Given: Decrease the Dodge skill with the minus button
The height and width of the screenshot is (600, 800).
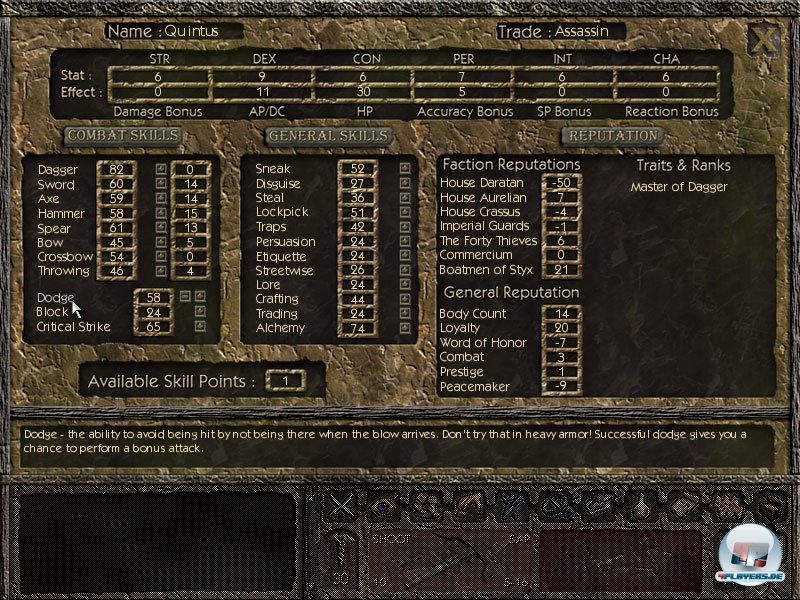Looking at the screenshot, I should click(185, 297).
